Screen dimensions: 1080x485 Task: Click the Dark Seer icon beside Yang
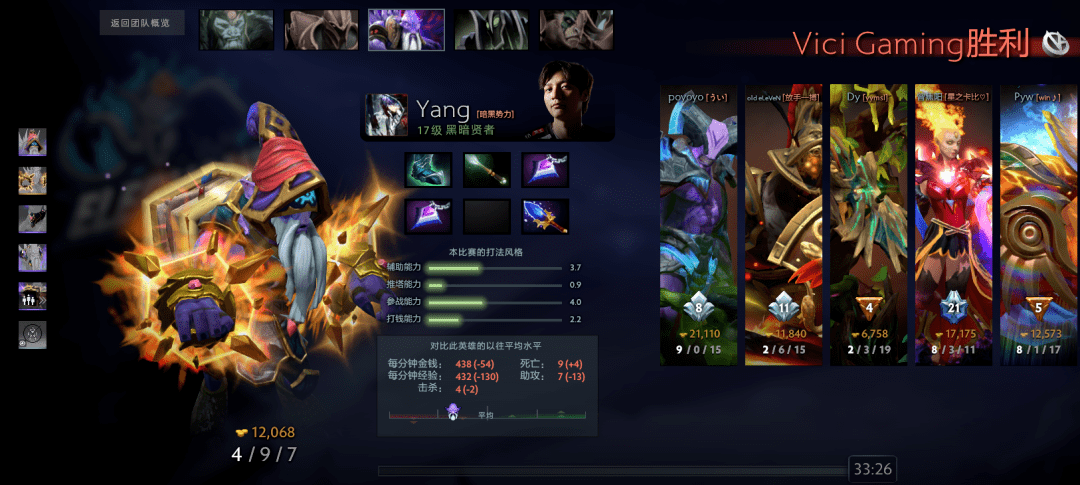386,115
